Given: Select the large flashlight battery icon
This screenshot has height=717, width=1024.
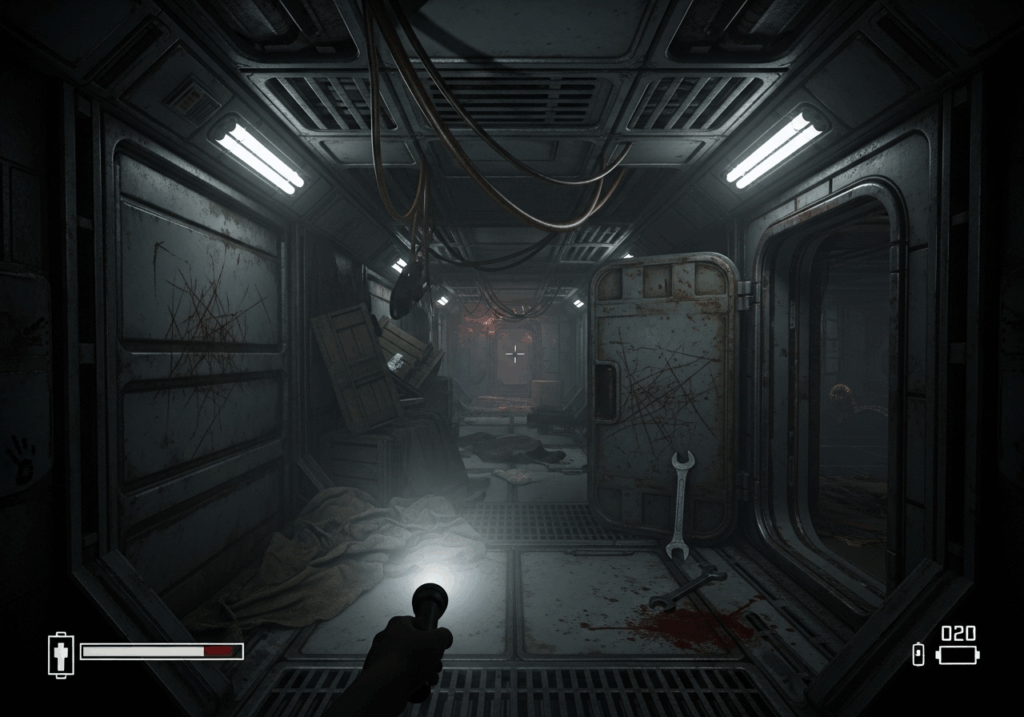Looking at the screenshot, I should [957, 655].
